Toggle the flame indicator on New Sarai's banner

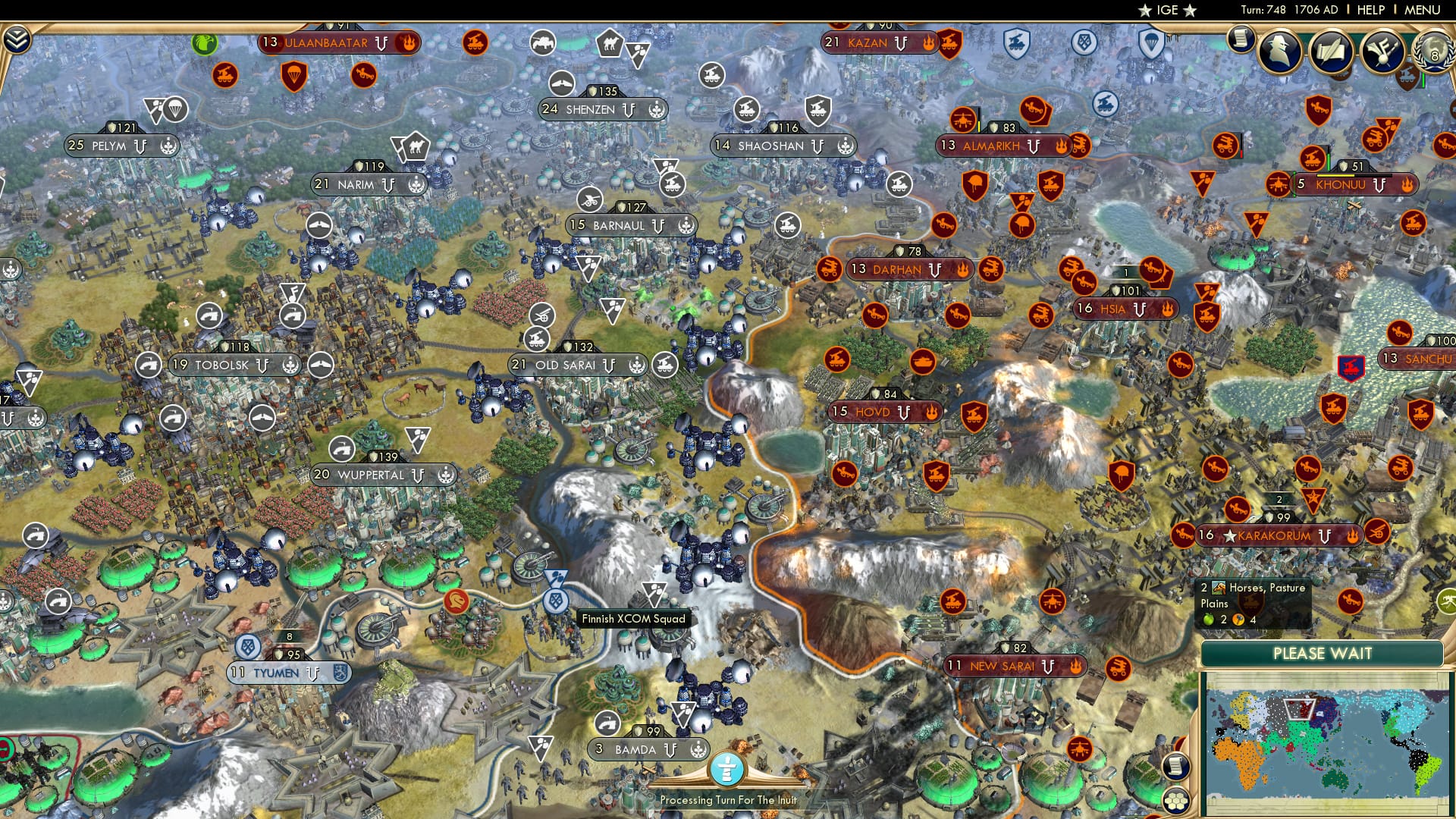(x=1076, y=665)
